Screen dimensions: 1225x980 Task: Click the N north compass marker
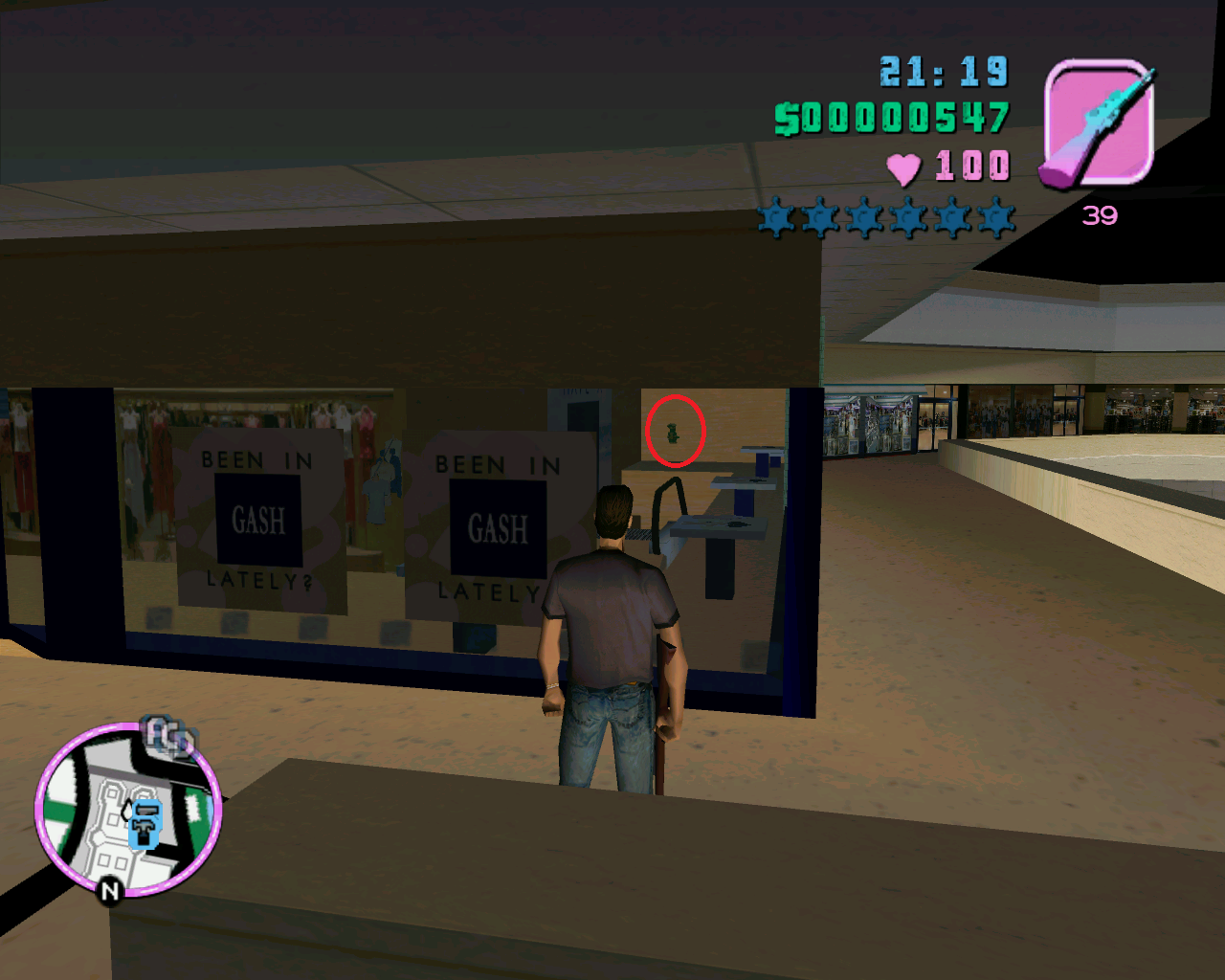point(110,891)
